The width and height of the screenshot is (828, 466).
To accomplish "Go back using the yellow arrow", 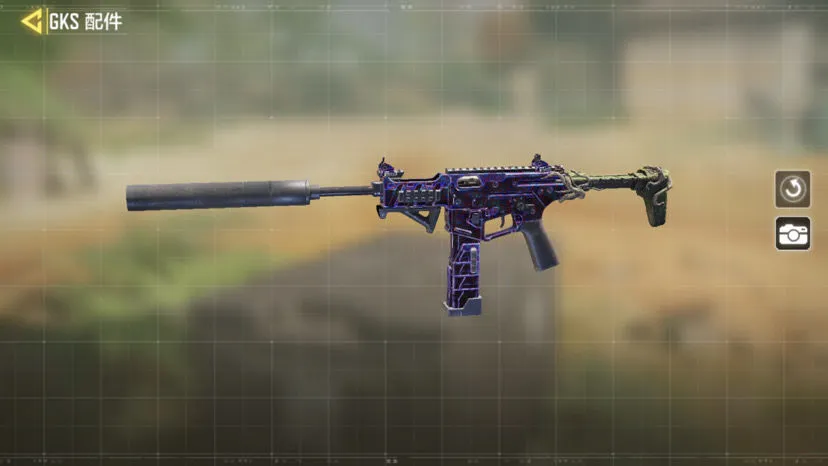I will click(x=32, y=21).
